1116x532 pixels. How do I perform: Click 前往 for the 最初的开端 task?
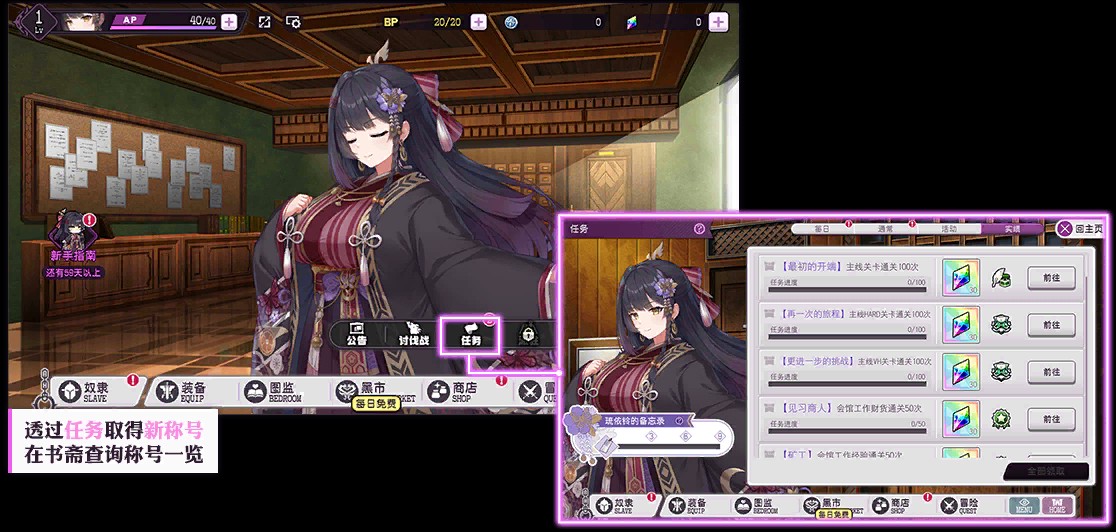(1051, 277)
